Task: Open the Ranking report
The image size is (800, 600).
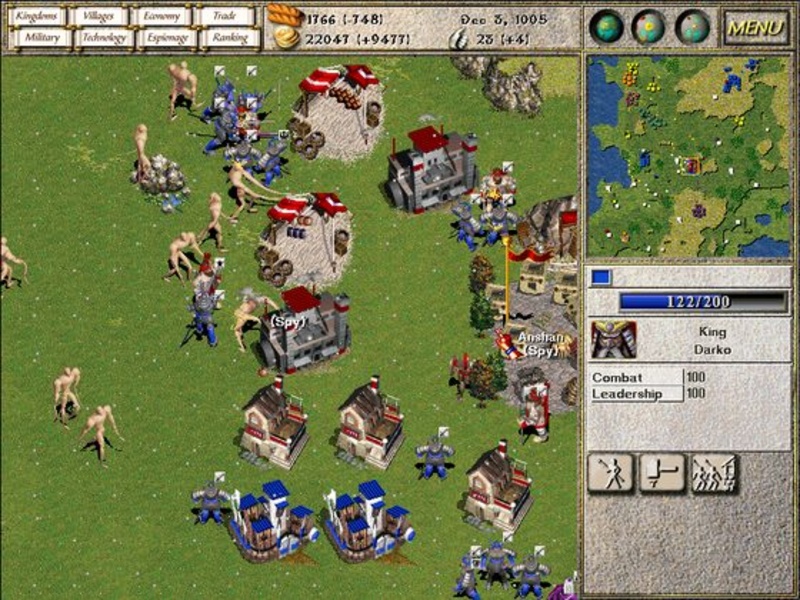Action: [229, 38]
